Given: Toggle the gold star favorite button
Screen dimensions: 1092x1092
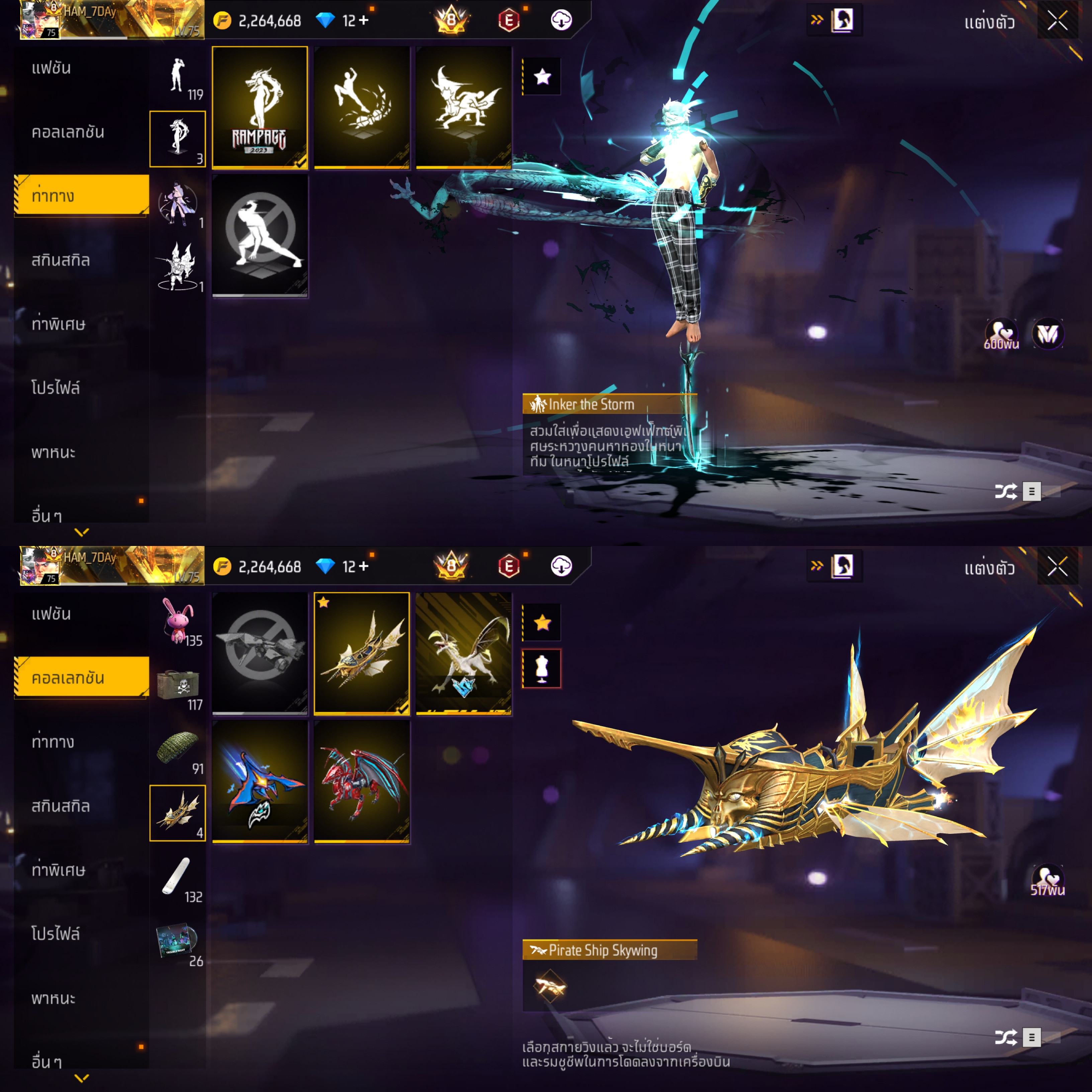Looking at the screenshot, I should (542, 622).
